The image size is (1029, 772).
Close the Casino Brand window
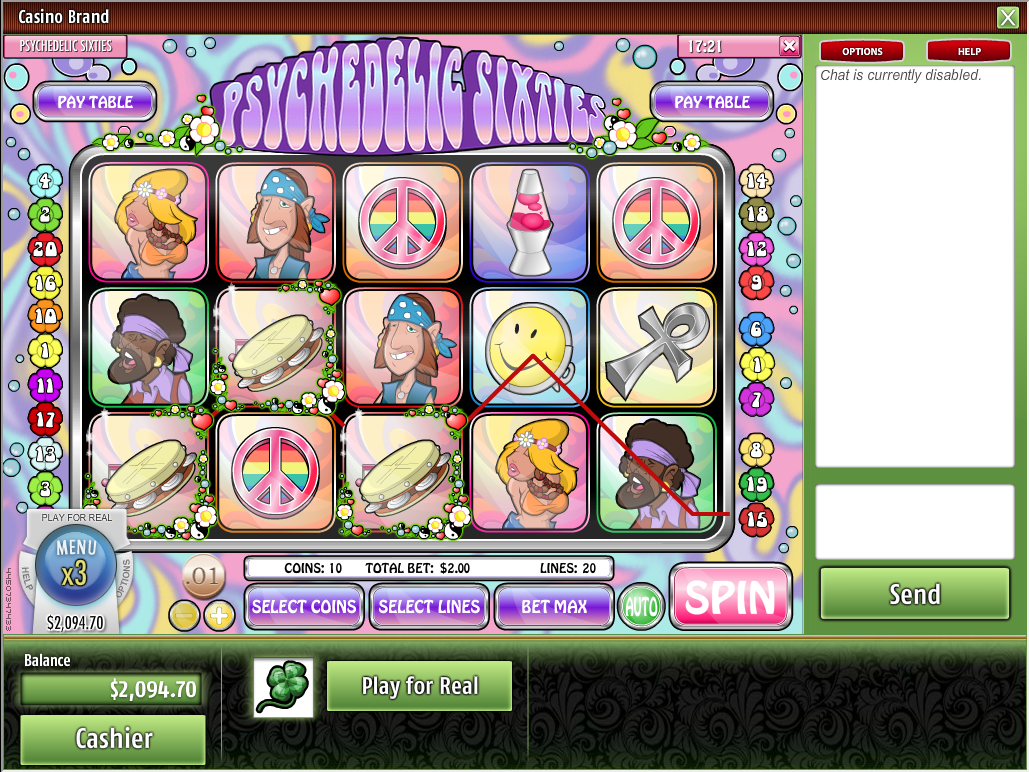tap(1007, 17)
